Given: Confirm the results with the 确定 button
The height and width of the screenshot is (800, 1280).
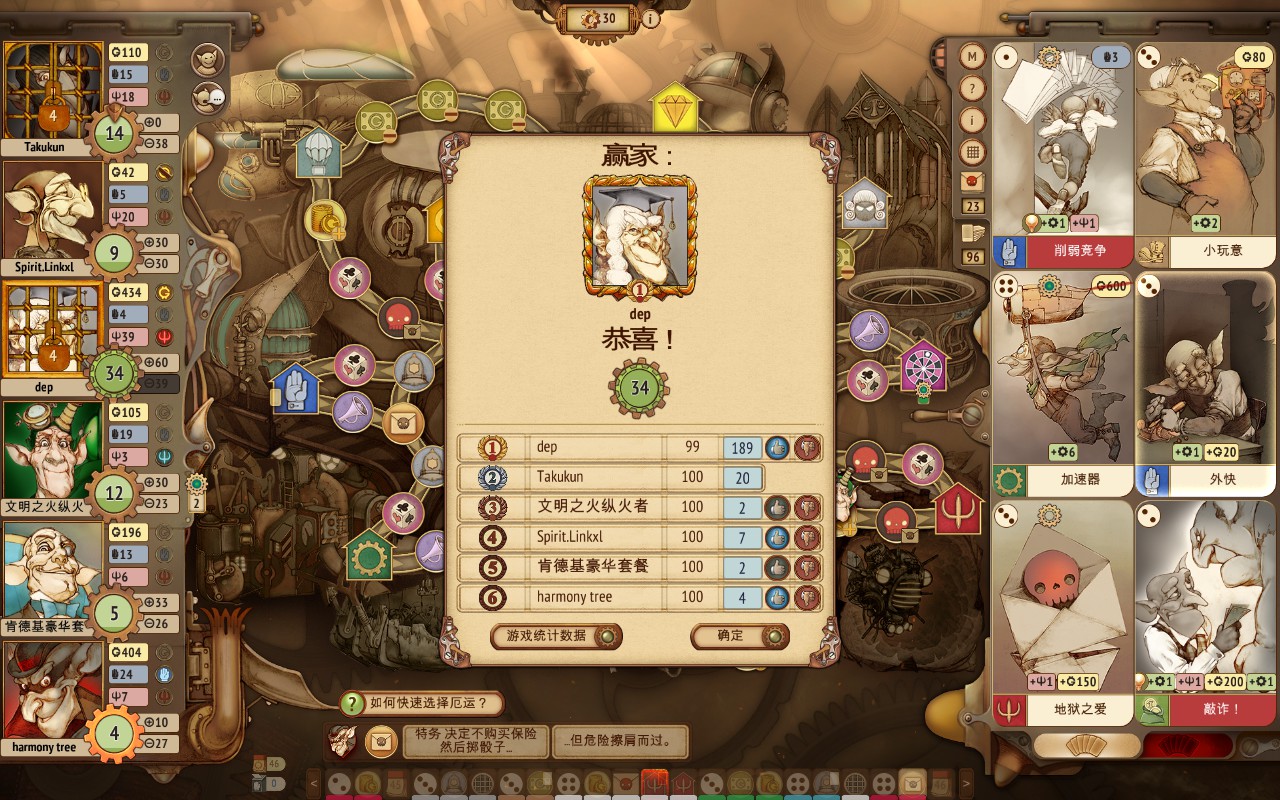Looking at the screenshot, I should click(x=739, y=636).
